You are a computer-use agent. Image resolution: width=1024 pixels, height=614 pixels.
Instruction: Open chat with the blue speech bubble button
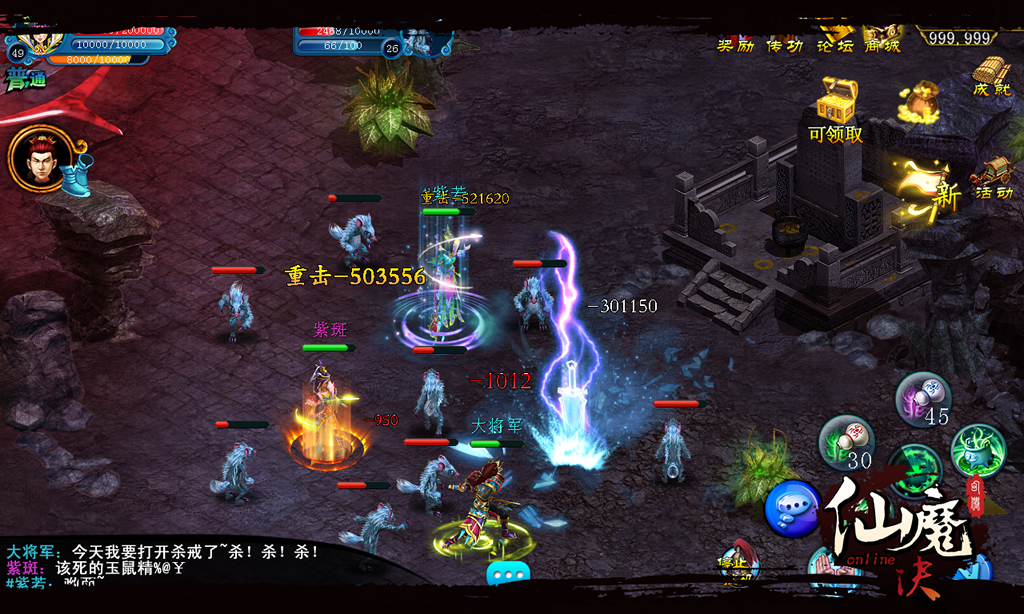[x=792, y=508]
